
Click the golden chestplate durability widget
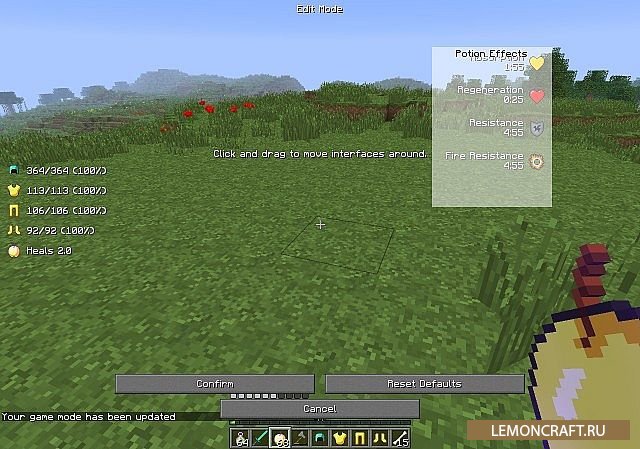pyautogui.click(x=58, y=190)
